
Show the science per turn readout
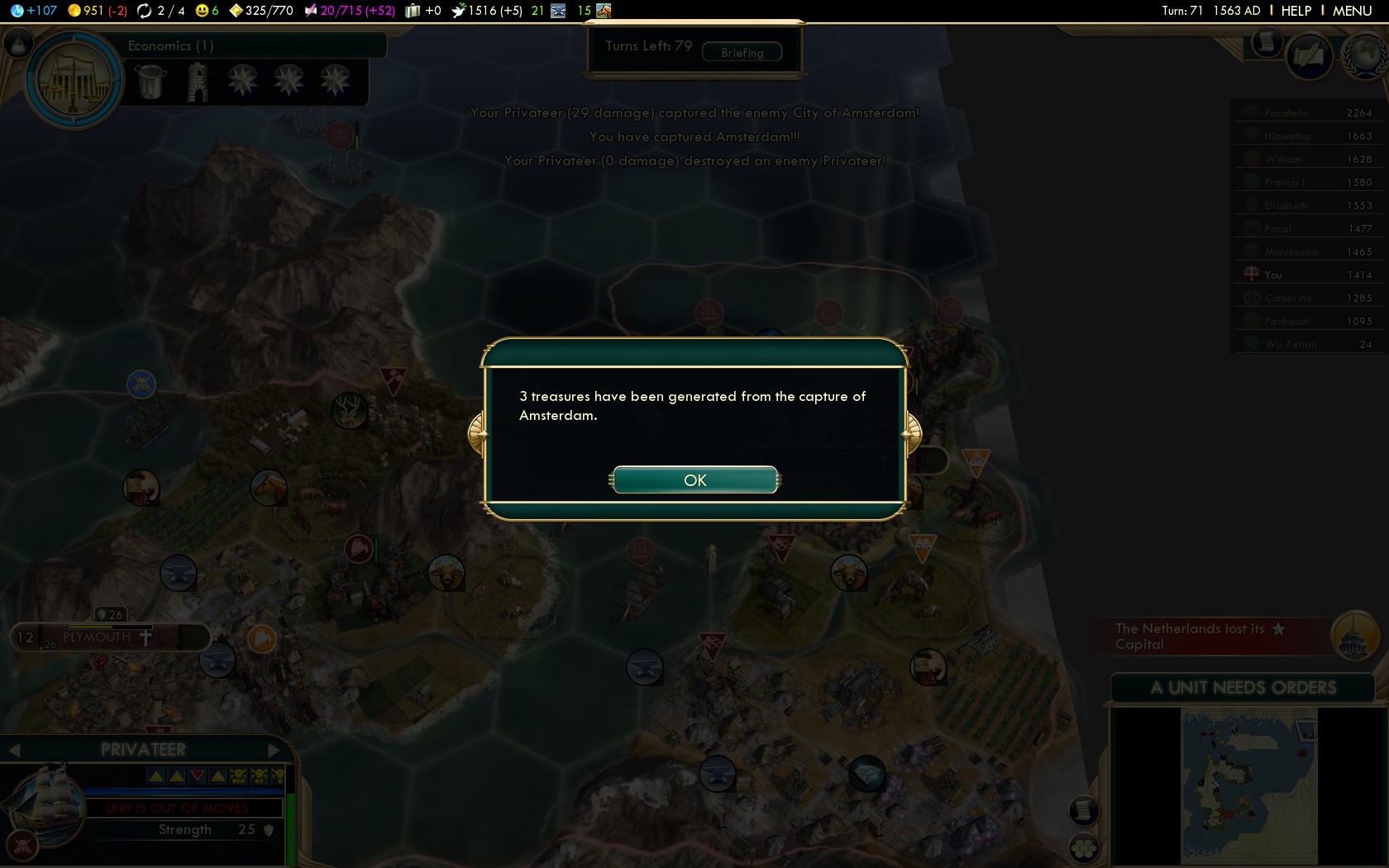click(33, 11)
